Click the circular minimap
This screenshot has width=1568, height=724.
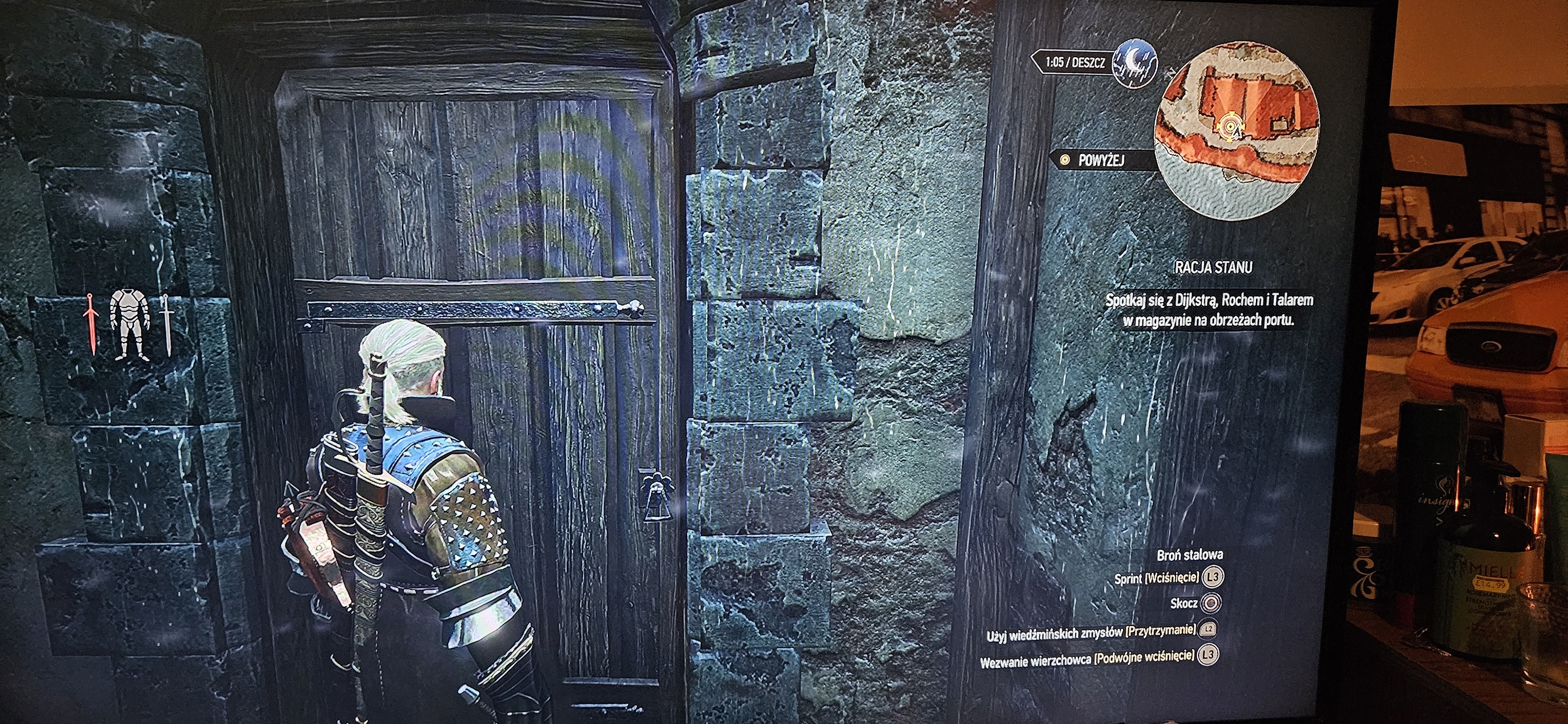1238,131
